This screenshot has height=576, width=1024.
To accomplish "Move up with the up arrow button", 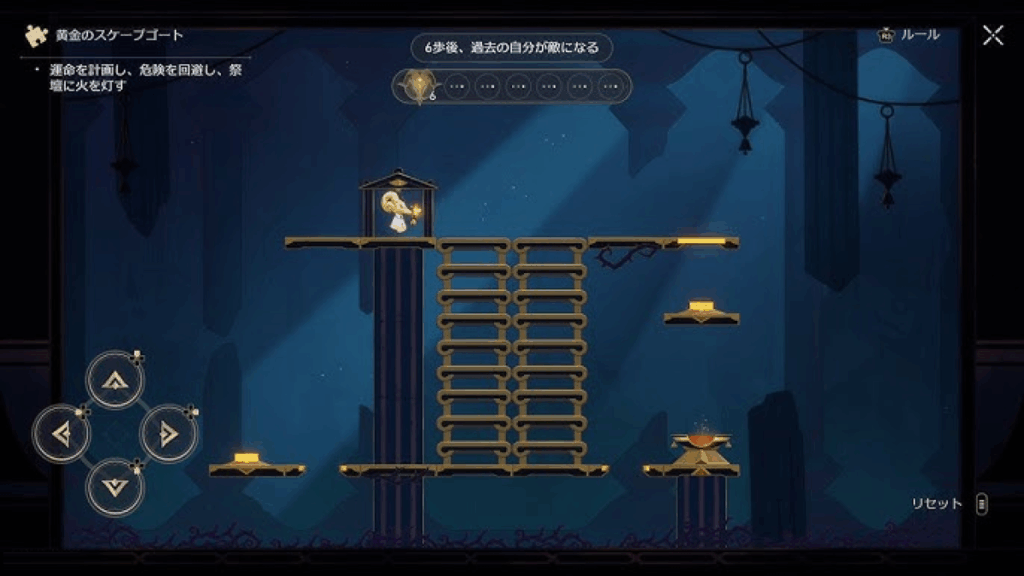I will tap(115, 380).
